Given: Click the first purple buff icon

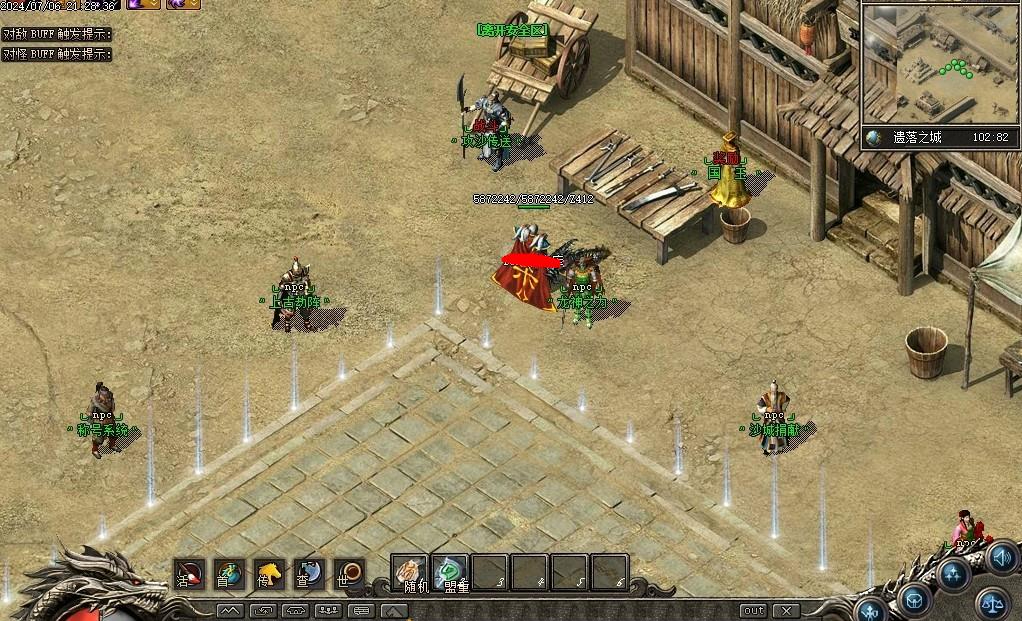Looking at the screenshot, I should tap(141, 4).
